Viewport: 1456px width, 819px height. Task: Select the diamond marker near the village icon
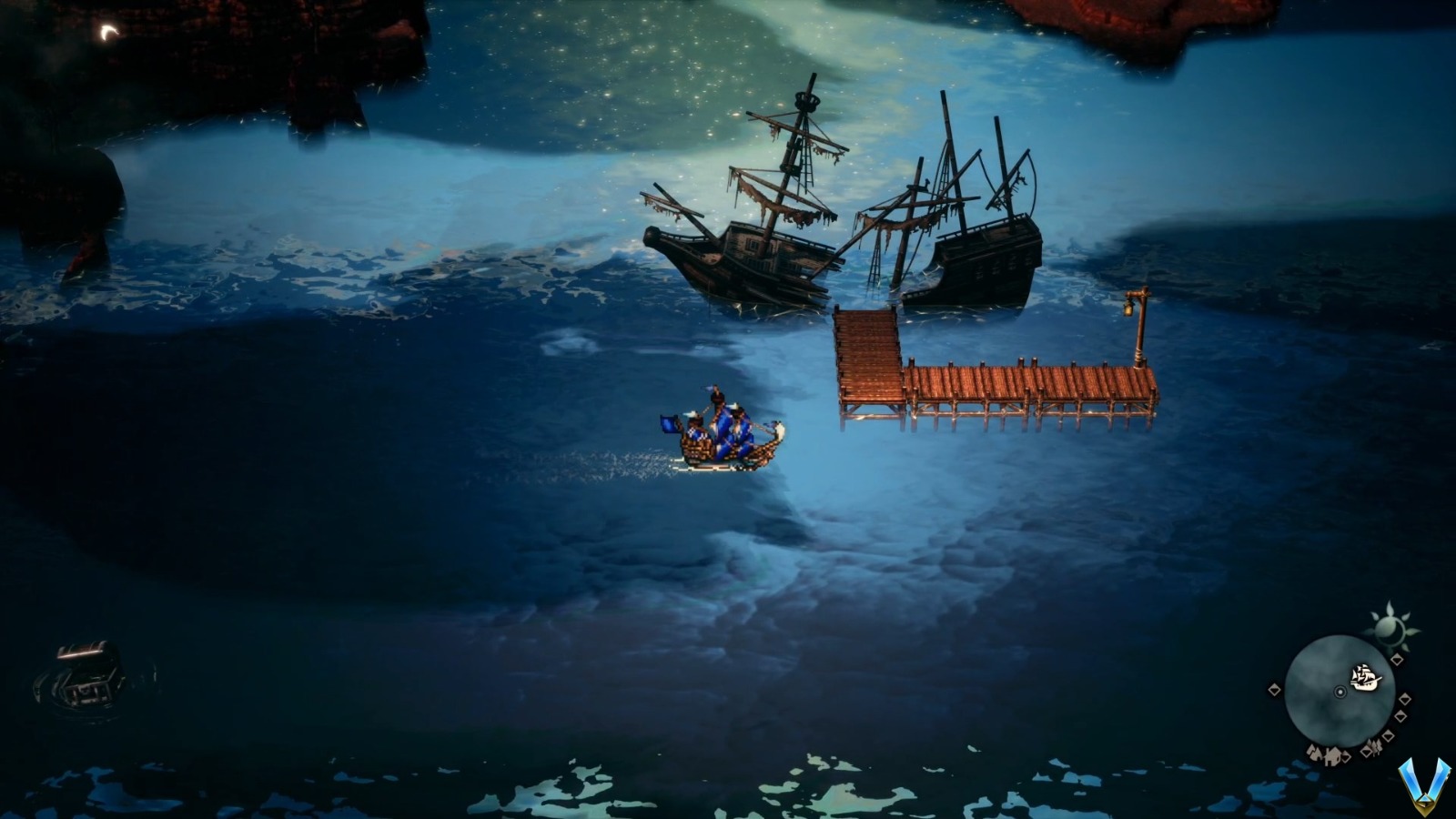pyautogui.click(x=1344, y=756)
